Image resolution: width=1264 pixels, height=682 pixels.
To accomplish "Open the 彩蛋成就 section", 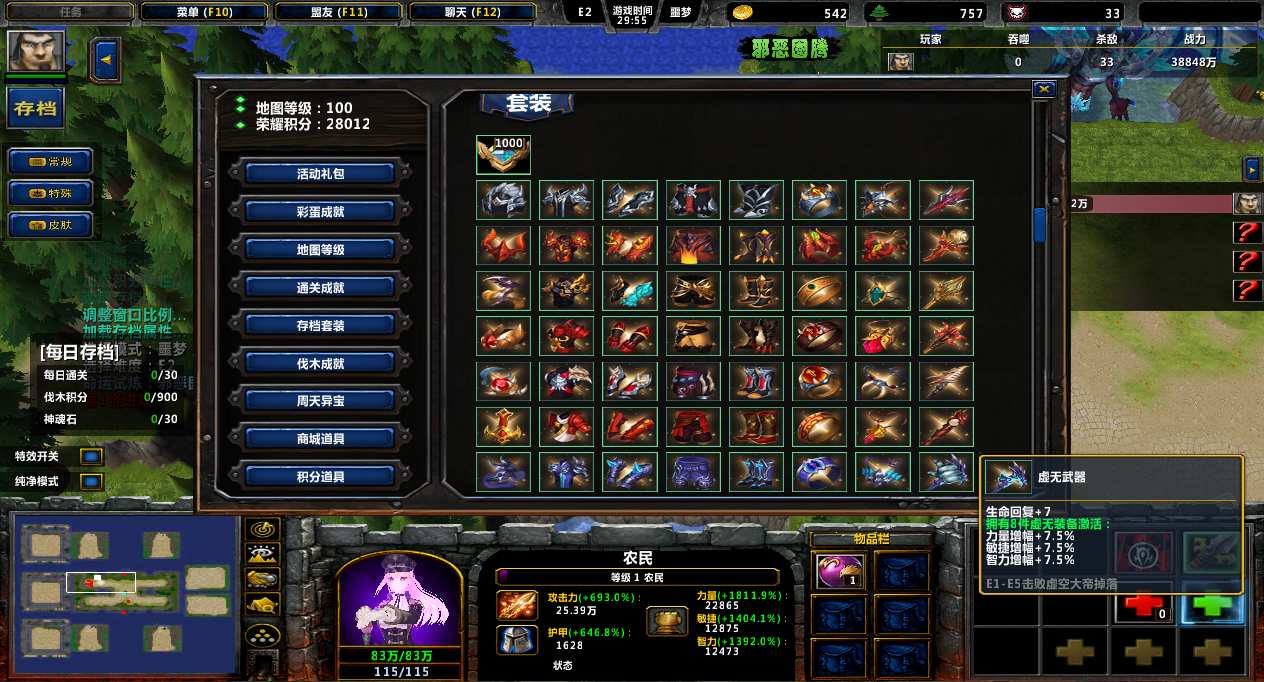I will pos(320,211).
